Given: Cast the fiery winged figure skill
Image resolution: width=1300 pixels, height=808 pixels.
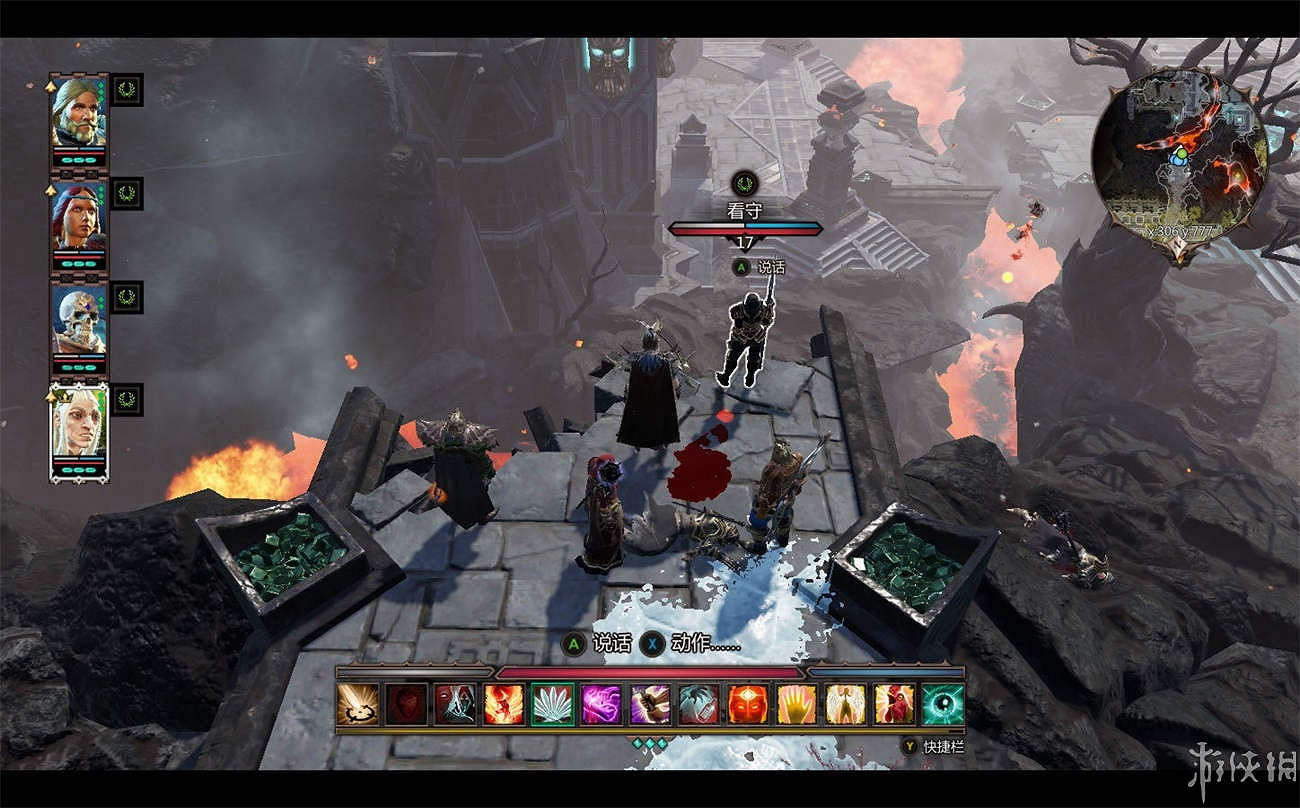Looking at the screenshot, I should click(504, 704).
